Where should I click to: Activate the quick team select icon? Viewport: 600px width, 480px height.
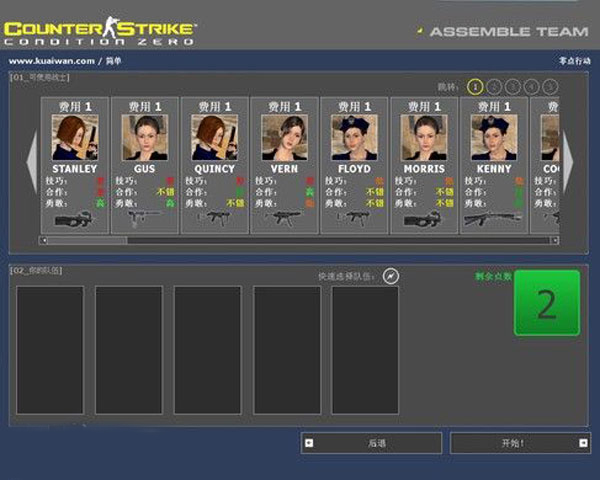[x=391, y=275]
